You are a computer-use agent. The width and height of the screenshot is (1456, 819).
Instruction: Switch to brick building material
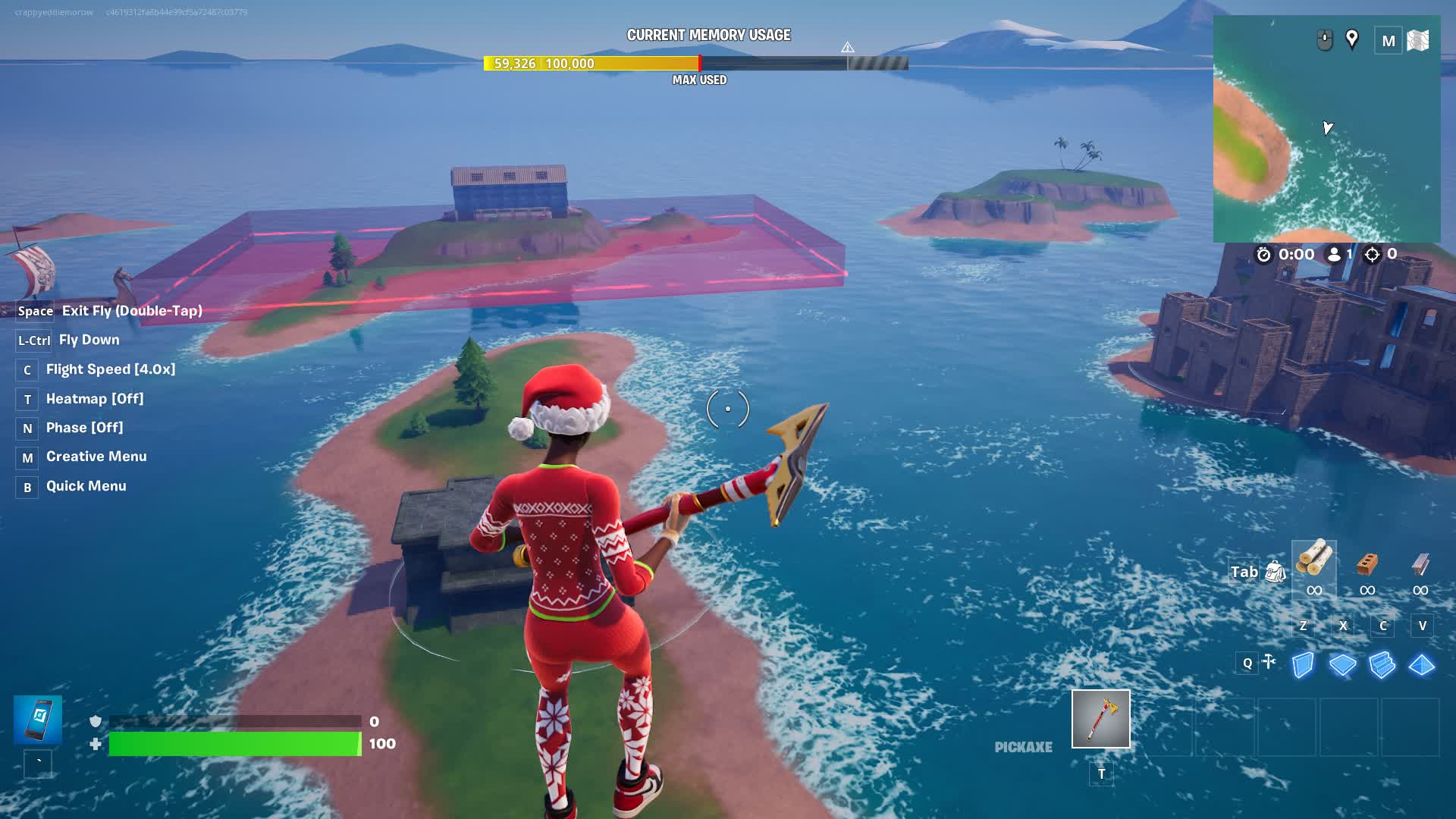pyautogui.click(x=1367, y=563)
